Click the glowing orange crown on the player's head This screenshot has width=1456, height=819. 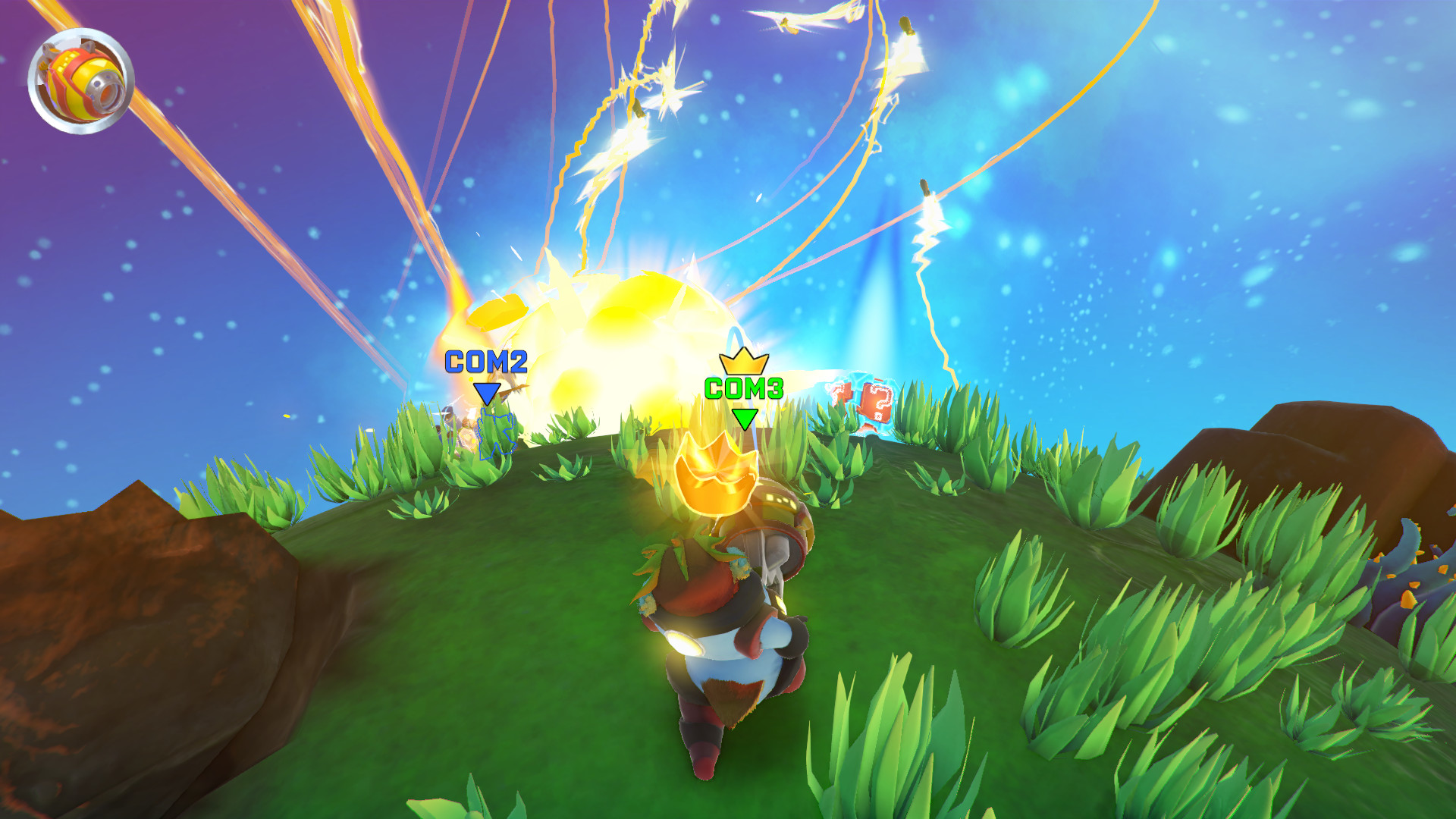click(715, 478)
